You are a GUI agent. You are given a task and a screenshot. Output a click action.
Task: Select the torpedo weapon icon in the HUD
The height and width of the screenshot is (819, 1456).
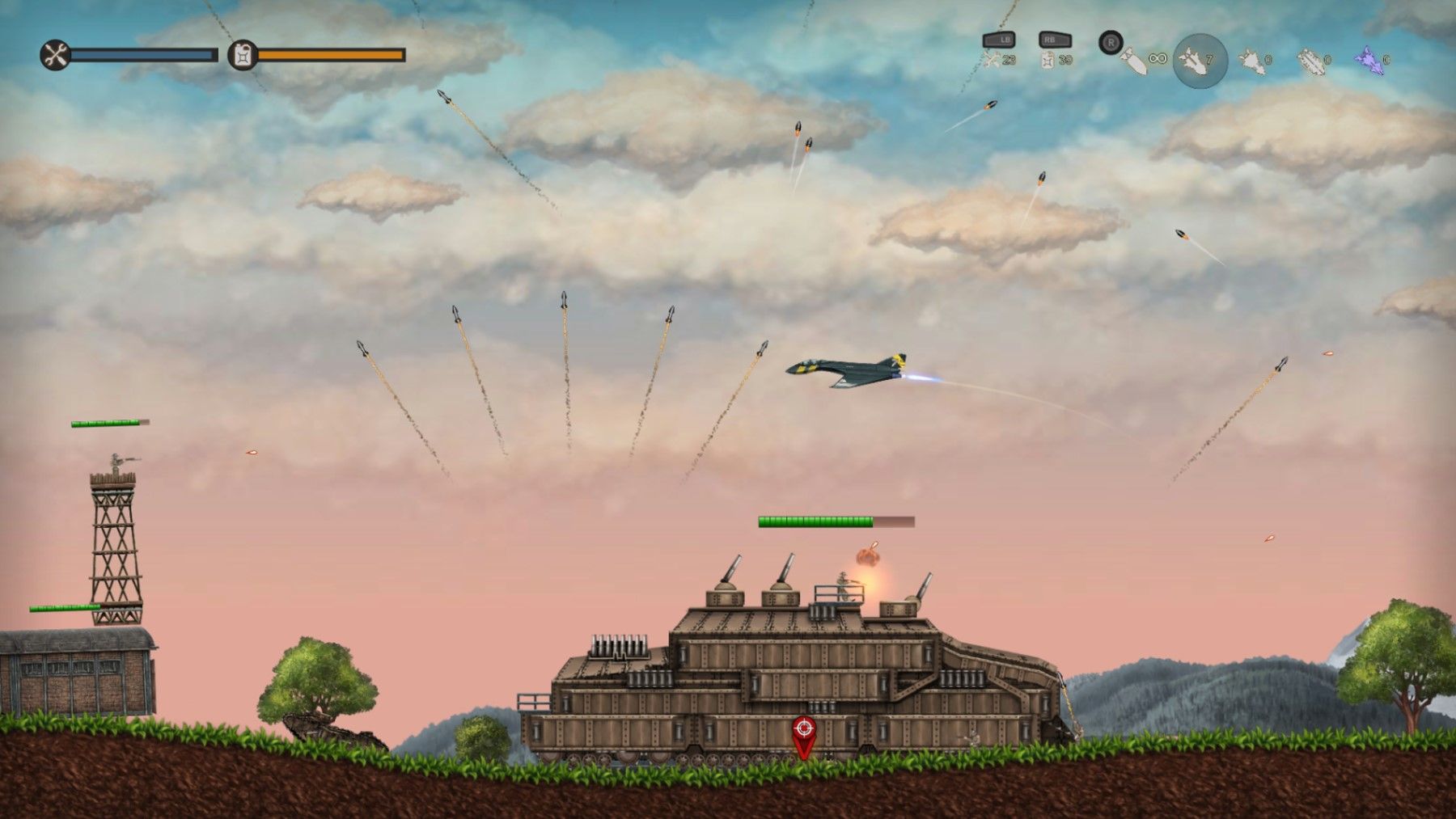(1310, 61)
